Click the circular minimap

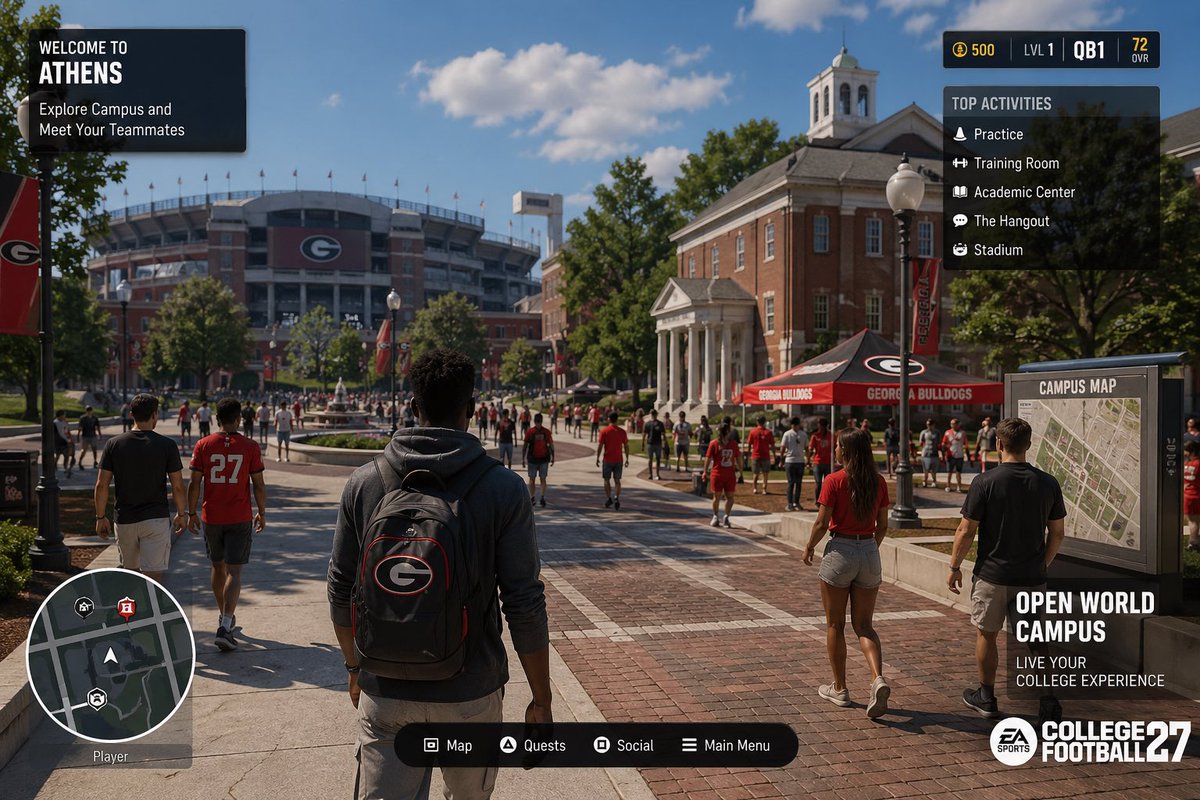pos(110,655)
